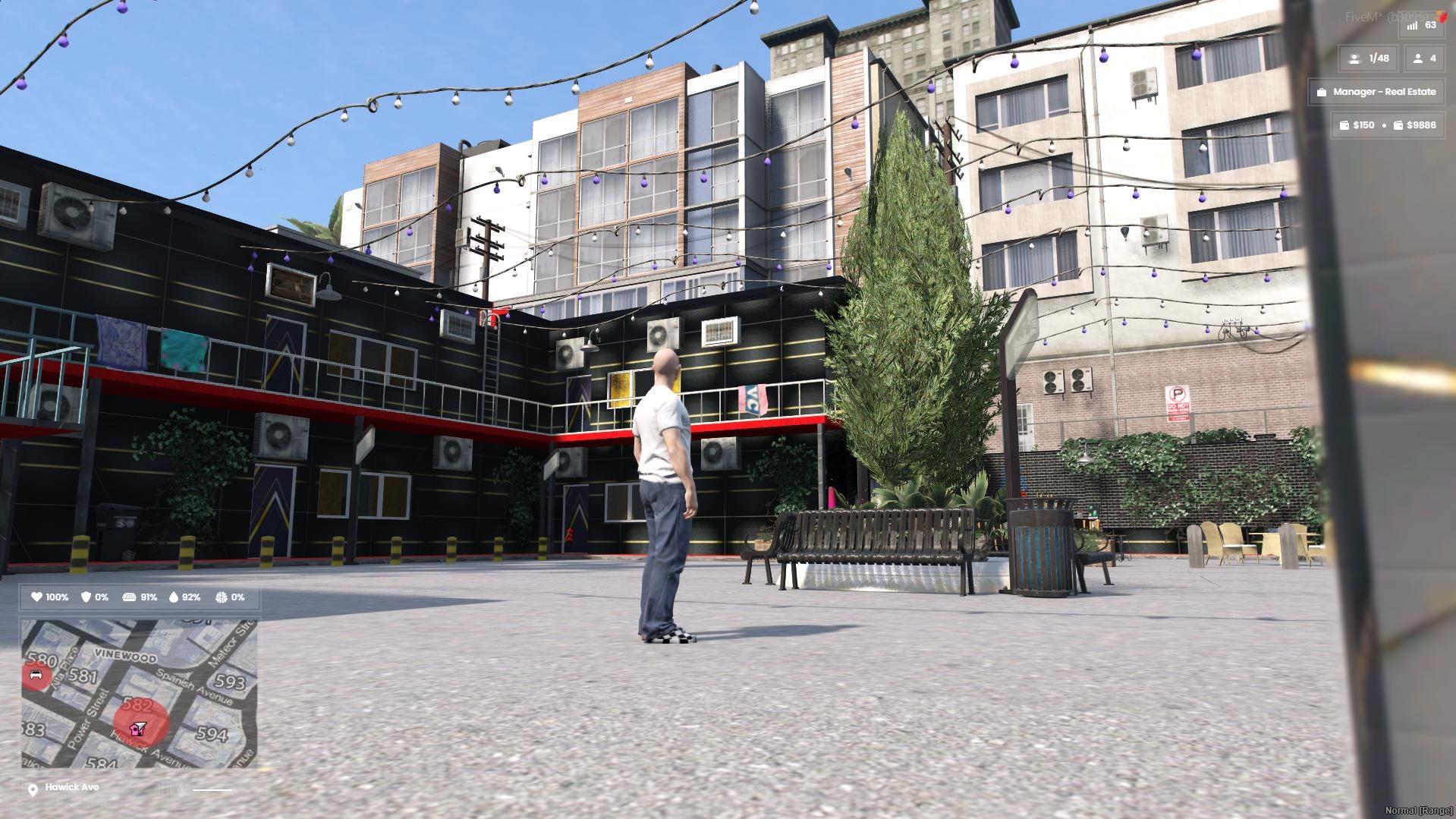Click the signal bars ping indicator showing 63
Image resolution: width=1456 pixels, height=819 pixels.
(x=1412, y=25)
